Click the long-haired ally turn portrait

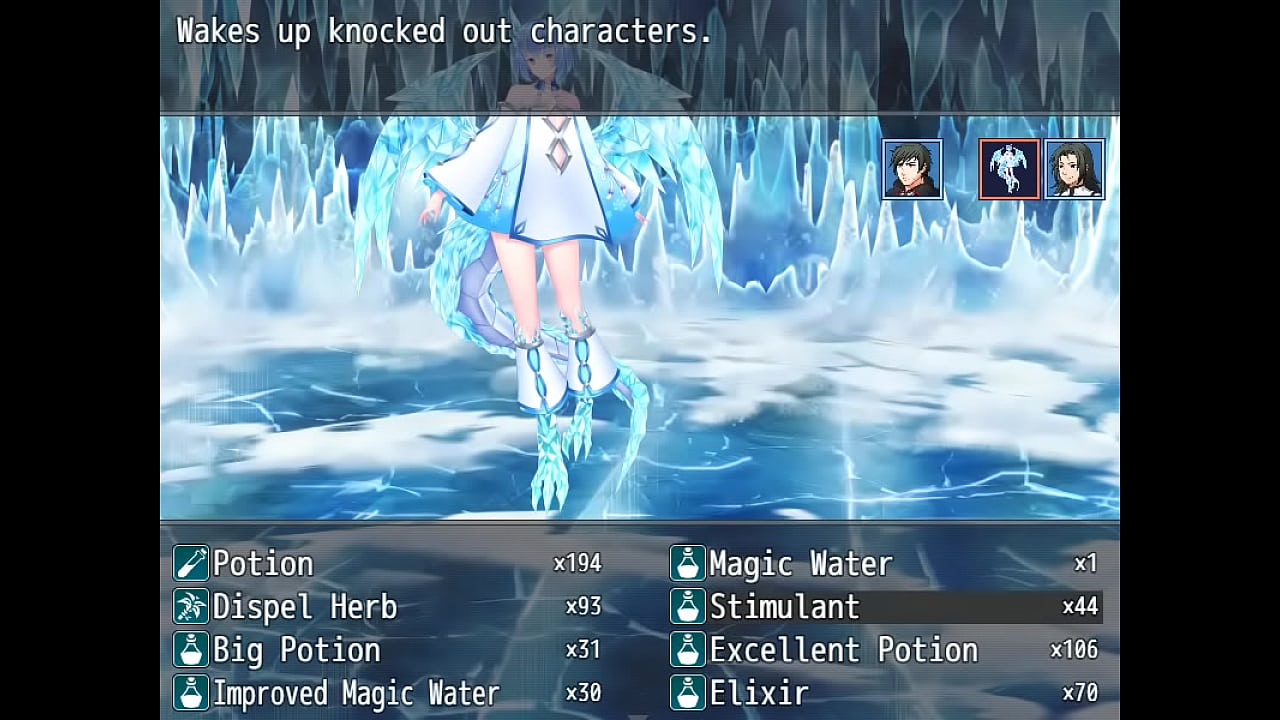point(1074,169)
